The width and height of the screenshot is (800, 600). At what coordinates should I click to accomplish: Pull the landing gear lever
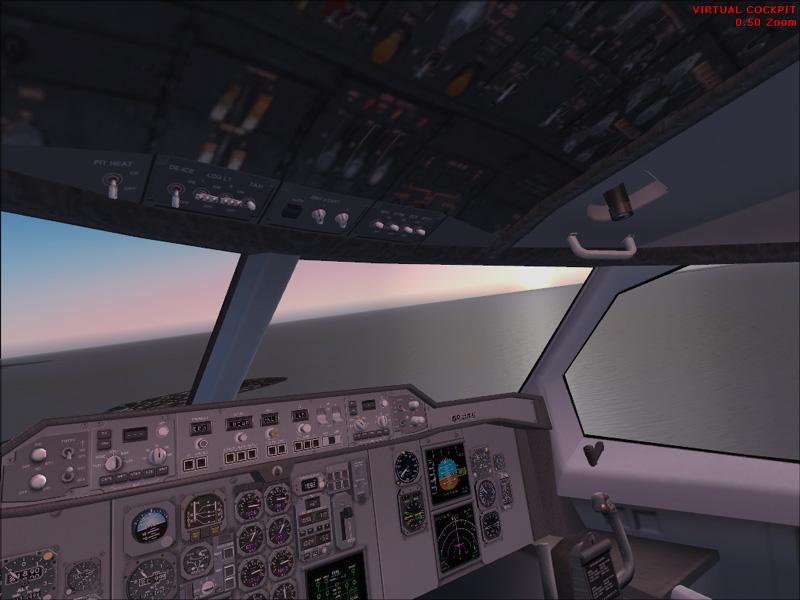point(346,517)
